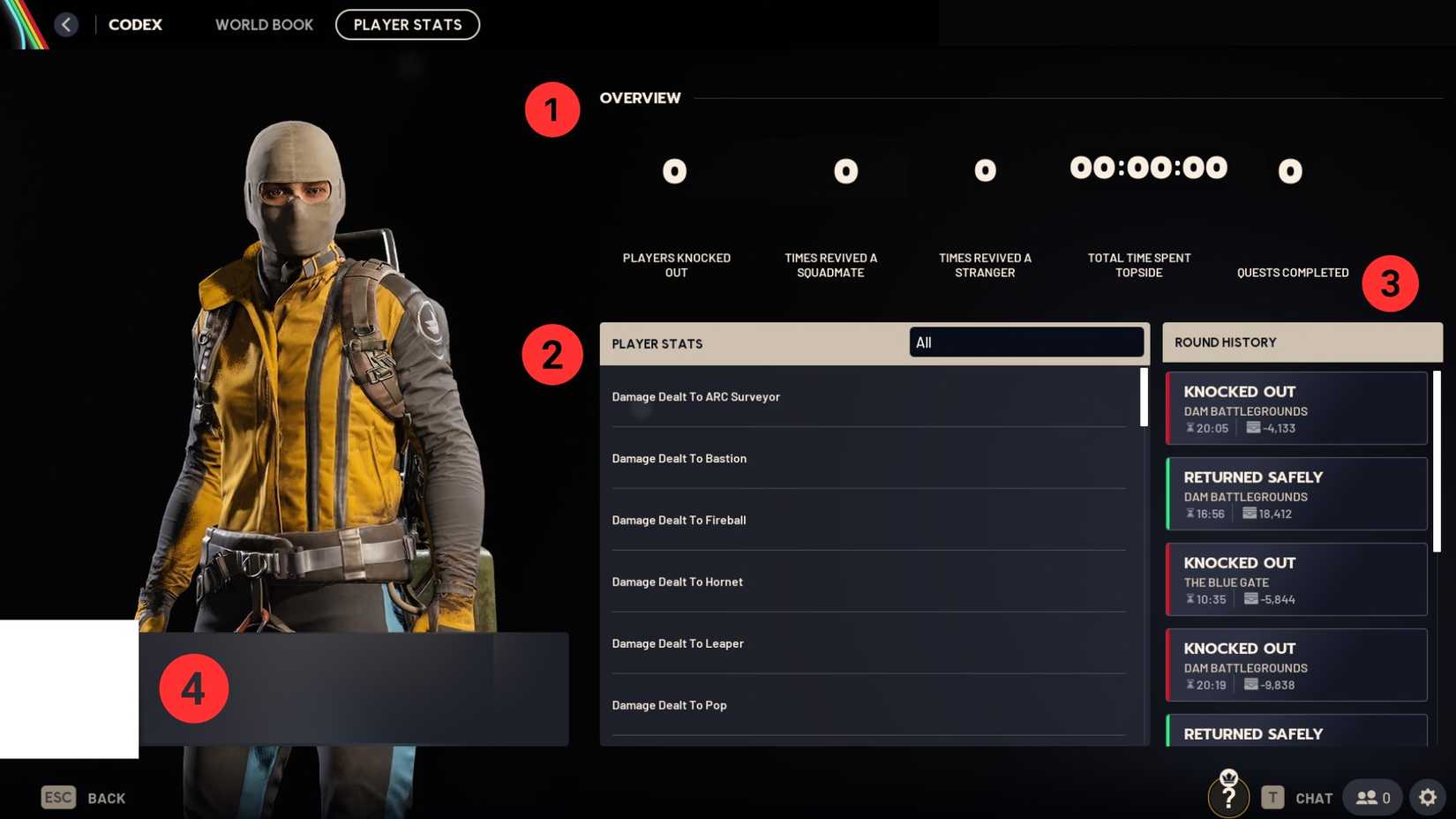
Task: Click the squad members icon showing 0
Action: 1373,796
